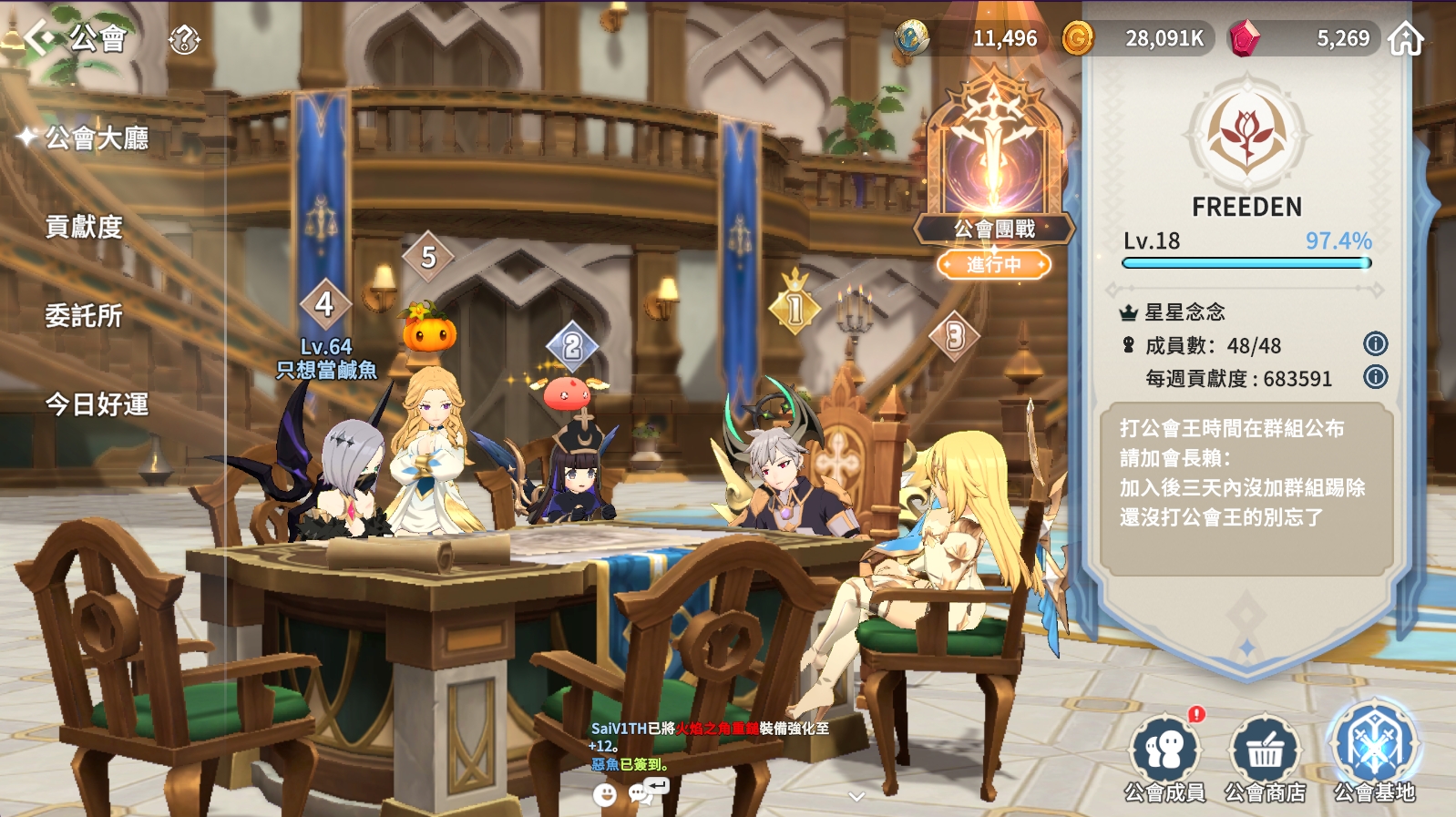The height and width of the screenshot is (817, 1456).
Task: Open the 貢獻度 menu entry
Action: 84,227
